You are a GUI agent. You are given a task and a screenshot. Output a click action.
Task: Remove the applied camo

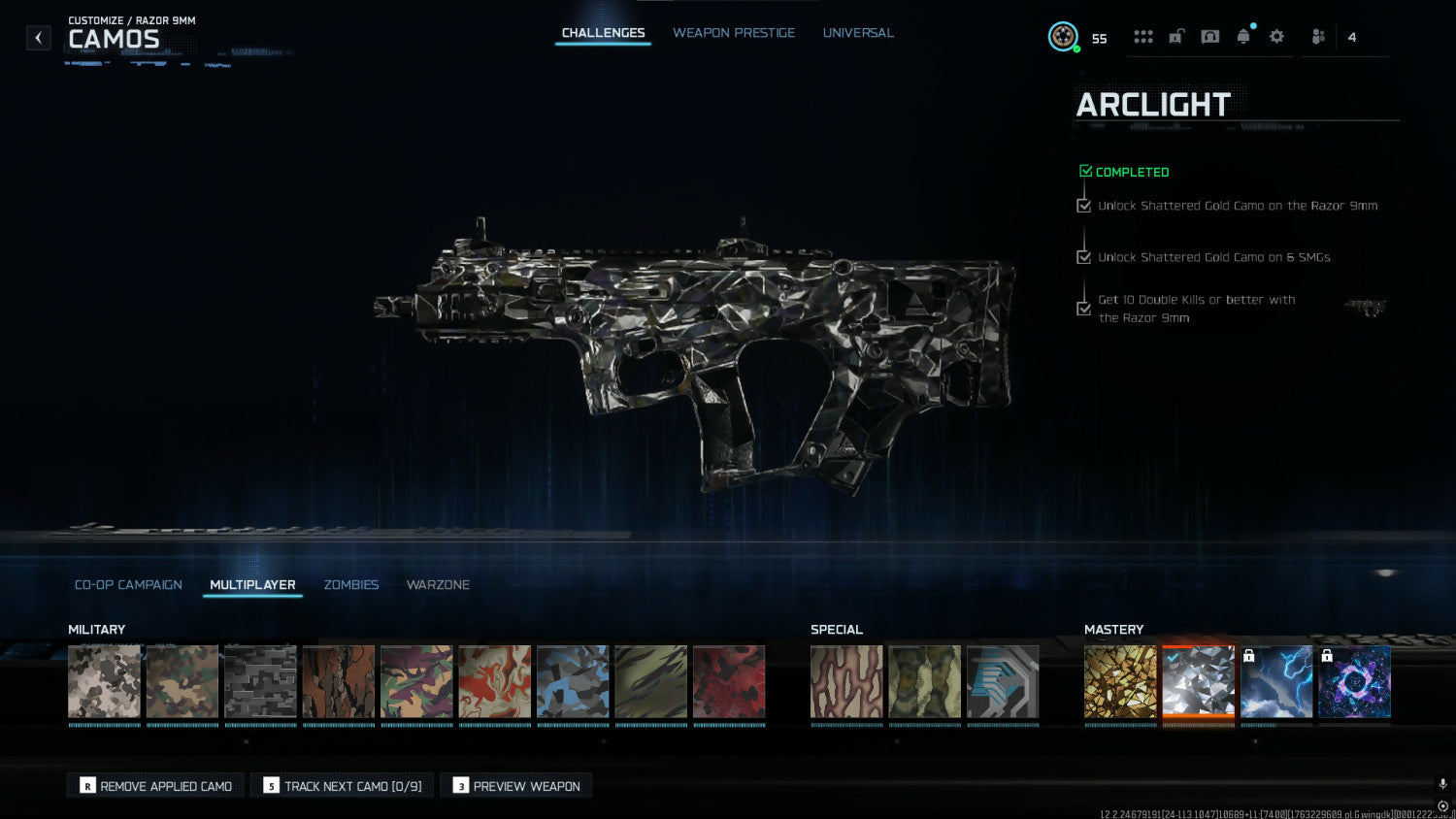coord(156,786)
